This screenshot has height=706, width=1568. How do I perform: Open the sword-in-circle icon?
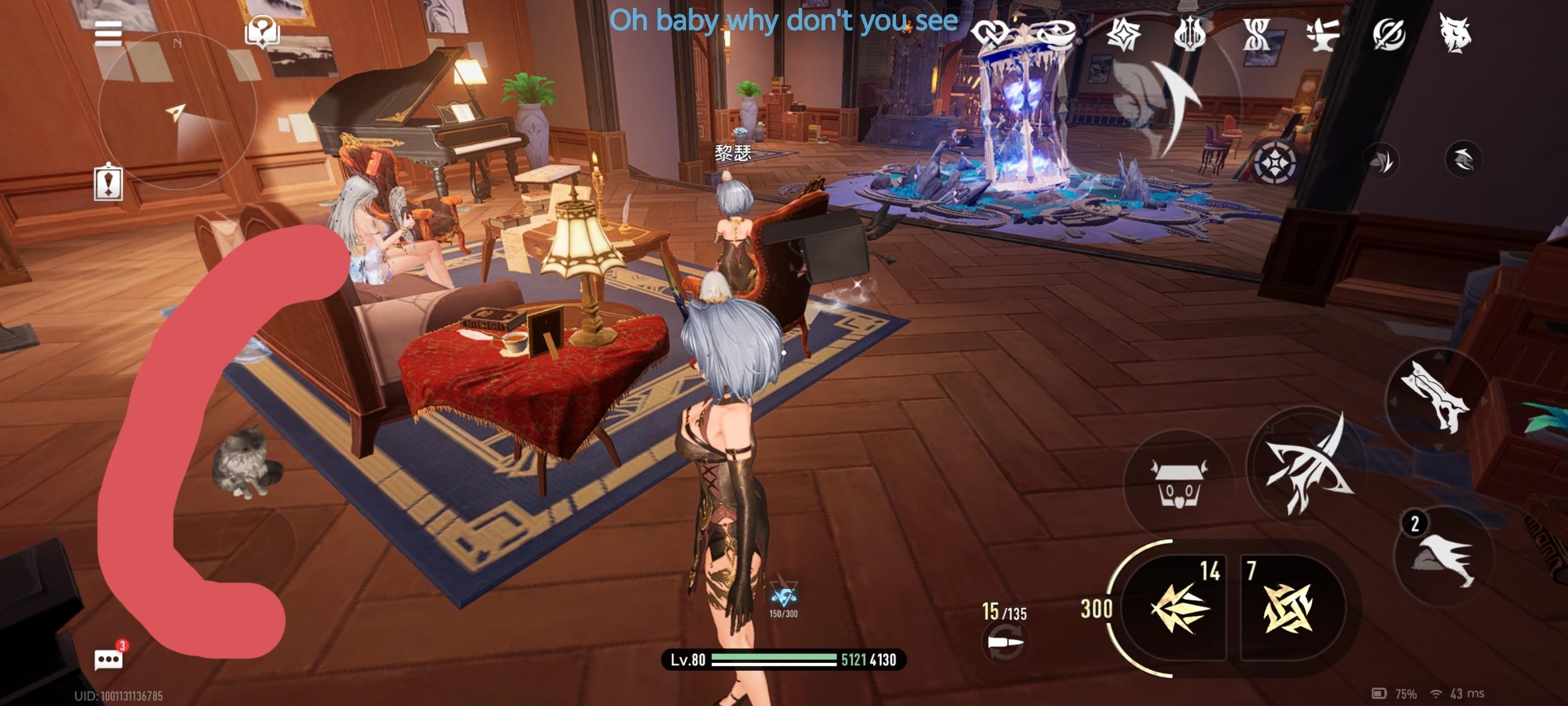click(x=1389, y=34)
